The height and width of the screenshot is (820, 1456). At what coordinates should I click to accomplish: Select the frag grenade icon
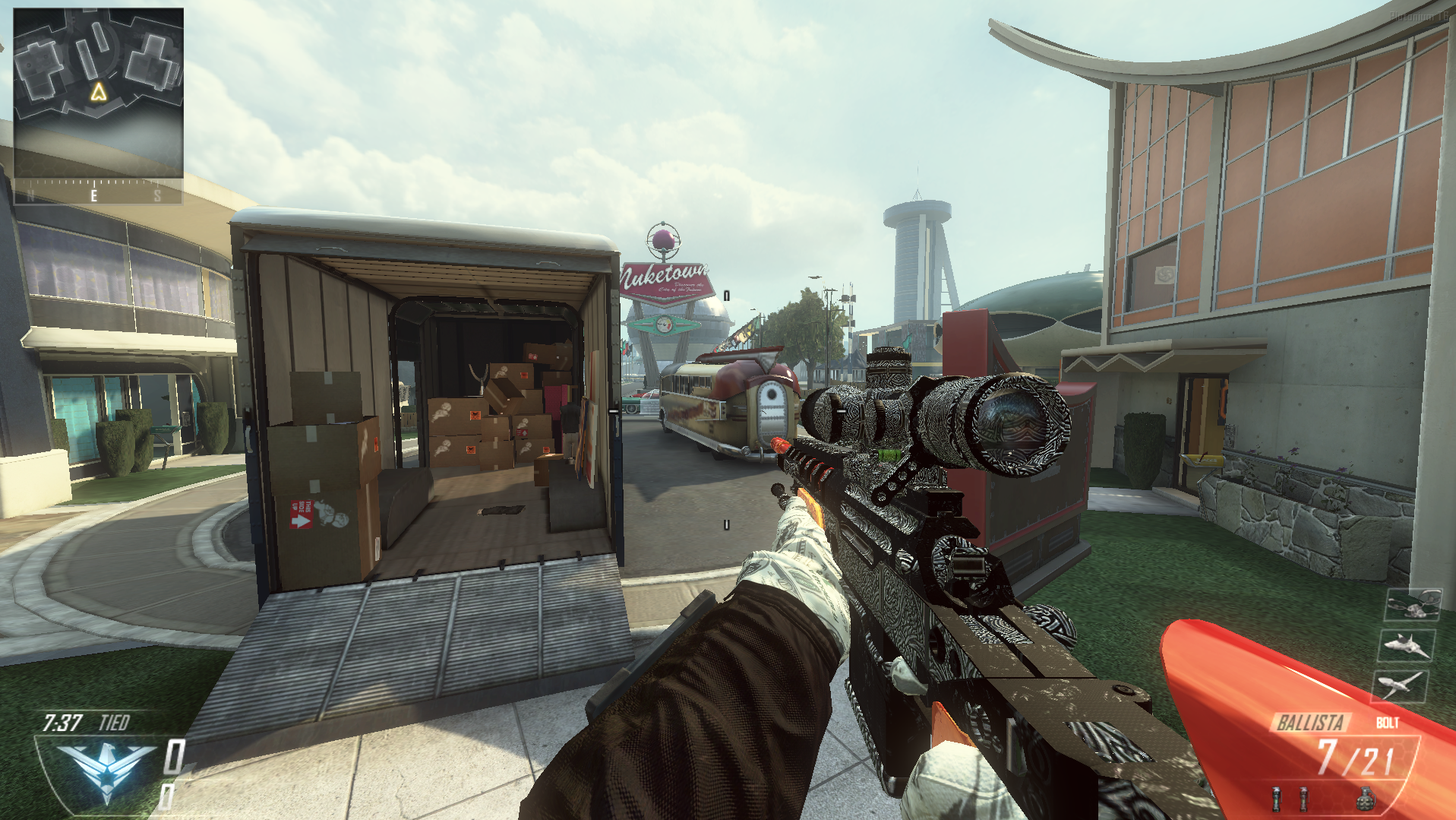coord(1365,799)
